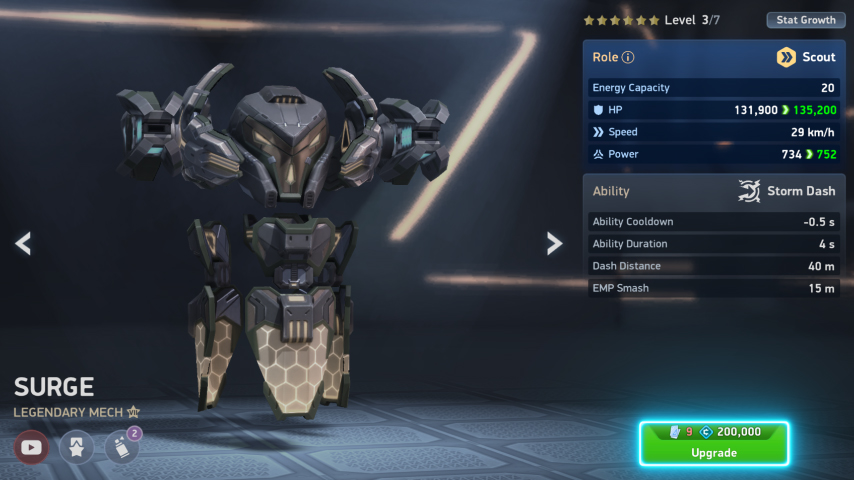Watch the Surge video preview
854x480 pixels.
click(32, 447)
